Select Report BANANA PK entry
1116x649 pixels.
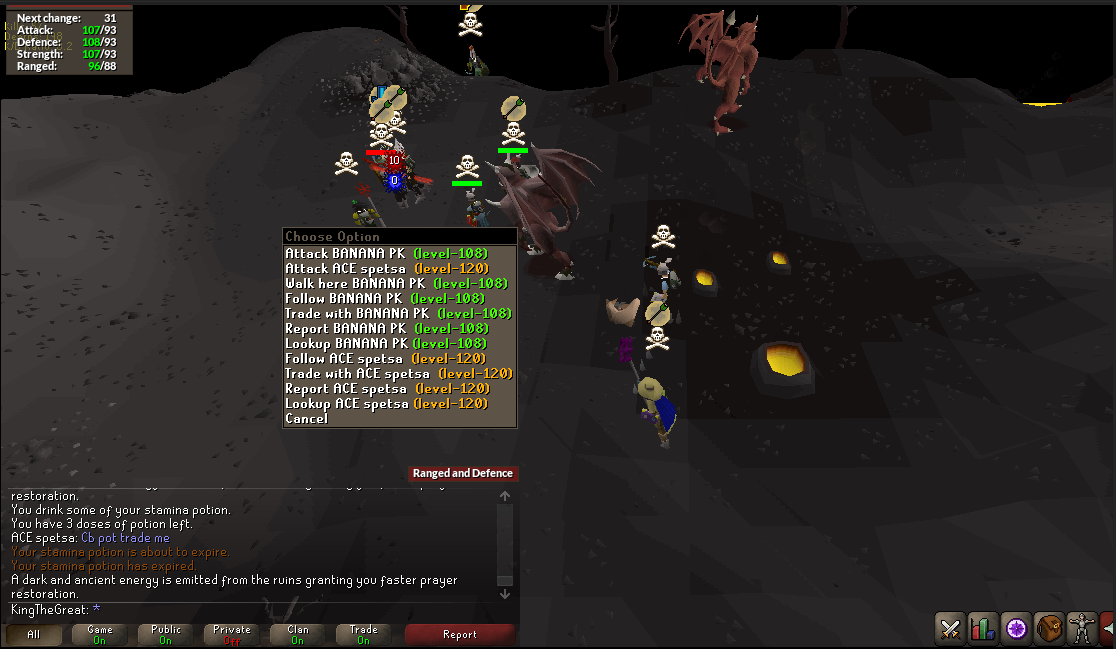pyautogui.click(x=386, y=328)
